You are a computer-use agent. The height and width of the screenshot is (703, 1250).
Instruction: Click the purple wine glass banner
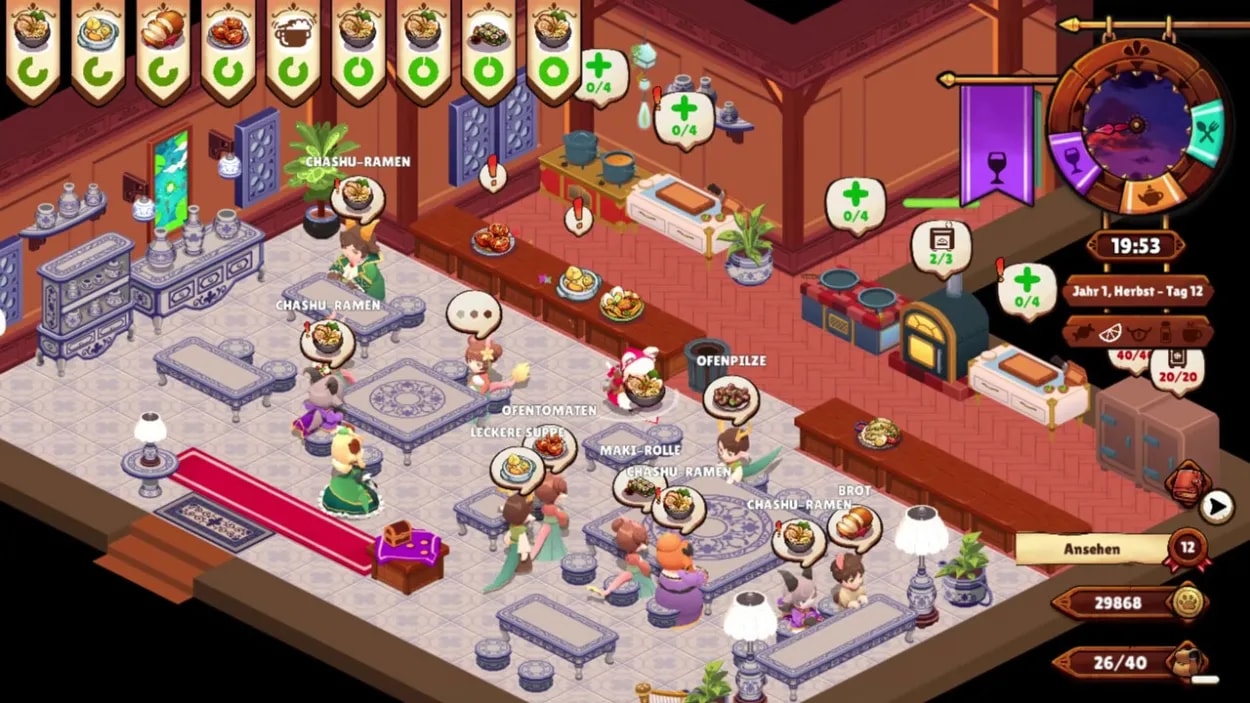996,142
